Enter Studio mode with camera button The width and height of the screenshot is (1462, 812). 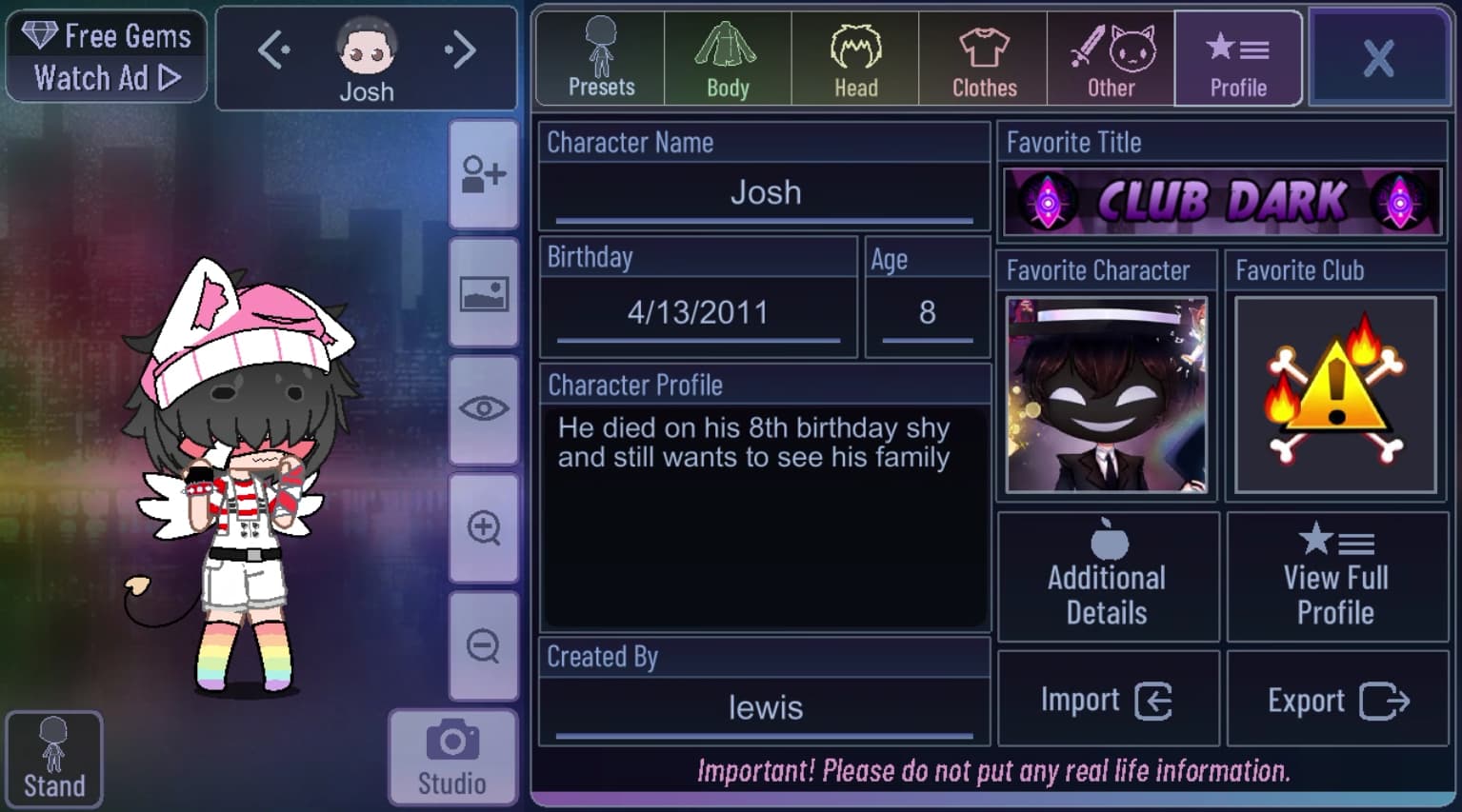(452, 758)
